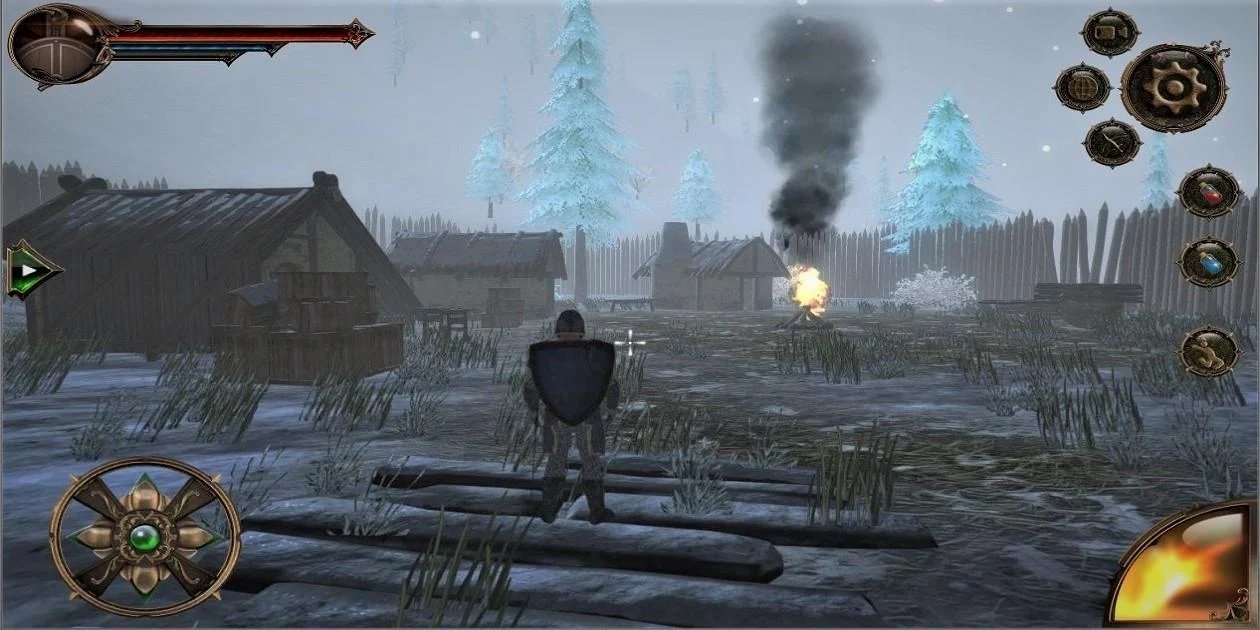Image resolution: width=1260 pixels, height=630 pixels.
Task: Drink the blue mana potion
Action: [1209, 263]
